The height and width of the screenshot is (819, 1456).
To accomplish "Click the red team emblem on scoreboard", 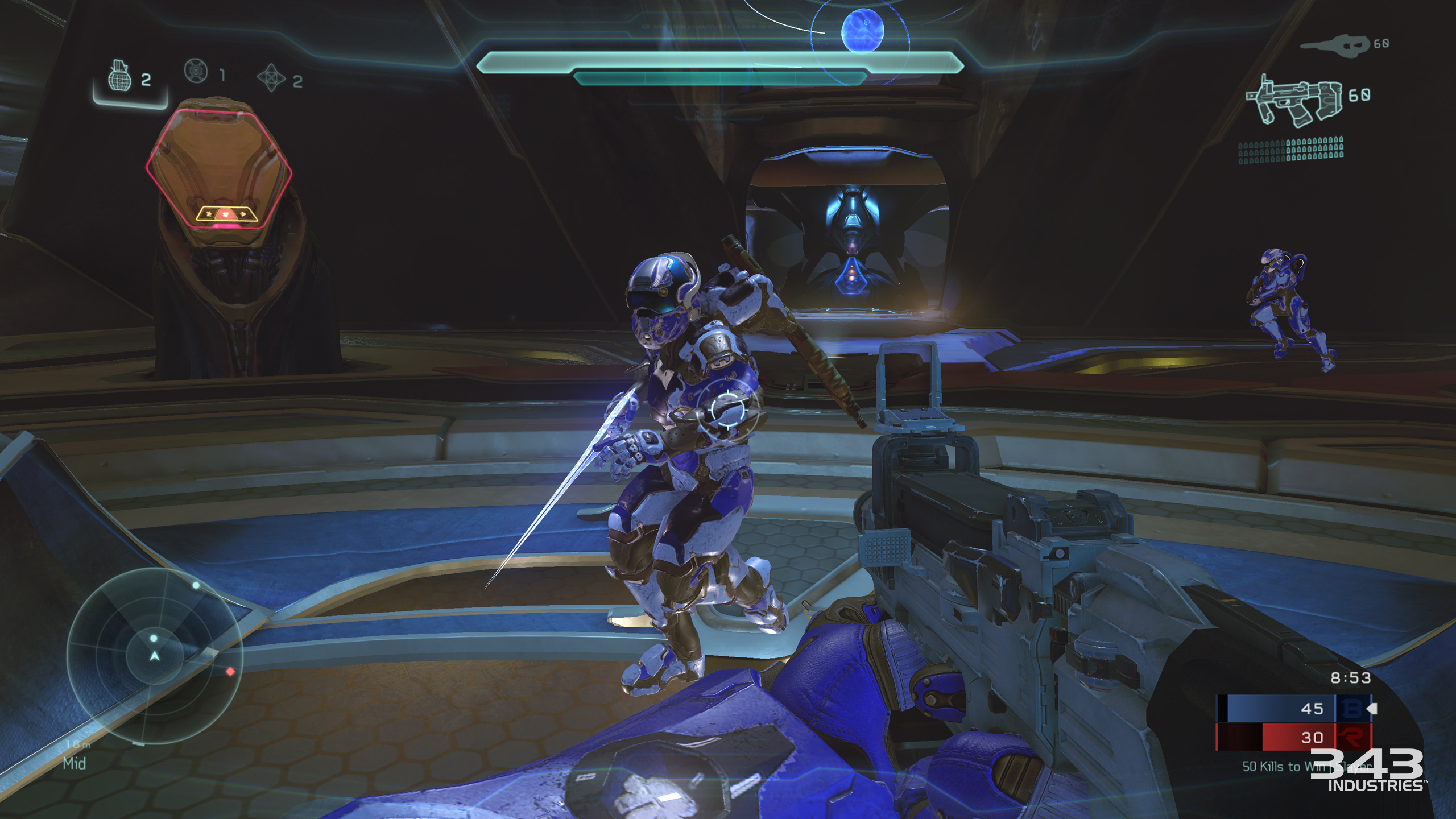I will pos(1352,737).
